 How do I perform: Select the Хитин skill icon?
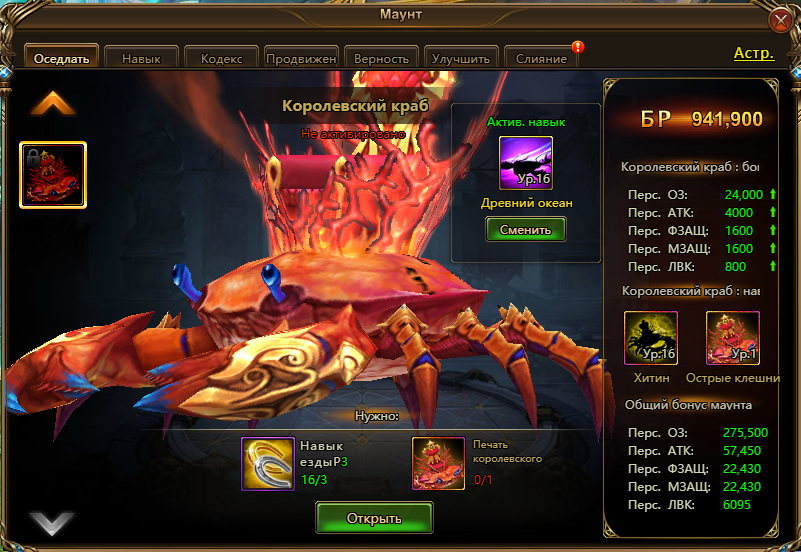point(651,338)
